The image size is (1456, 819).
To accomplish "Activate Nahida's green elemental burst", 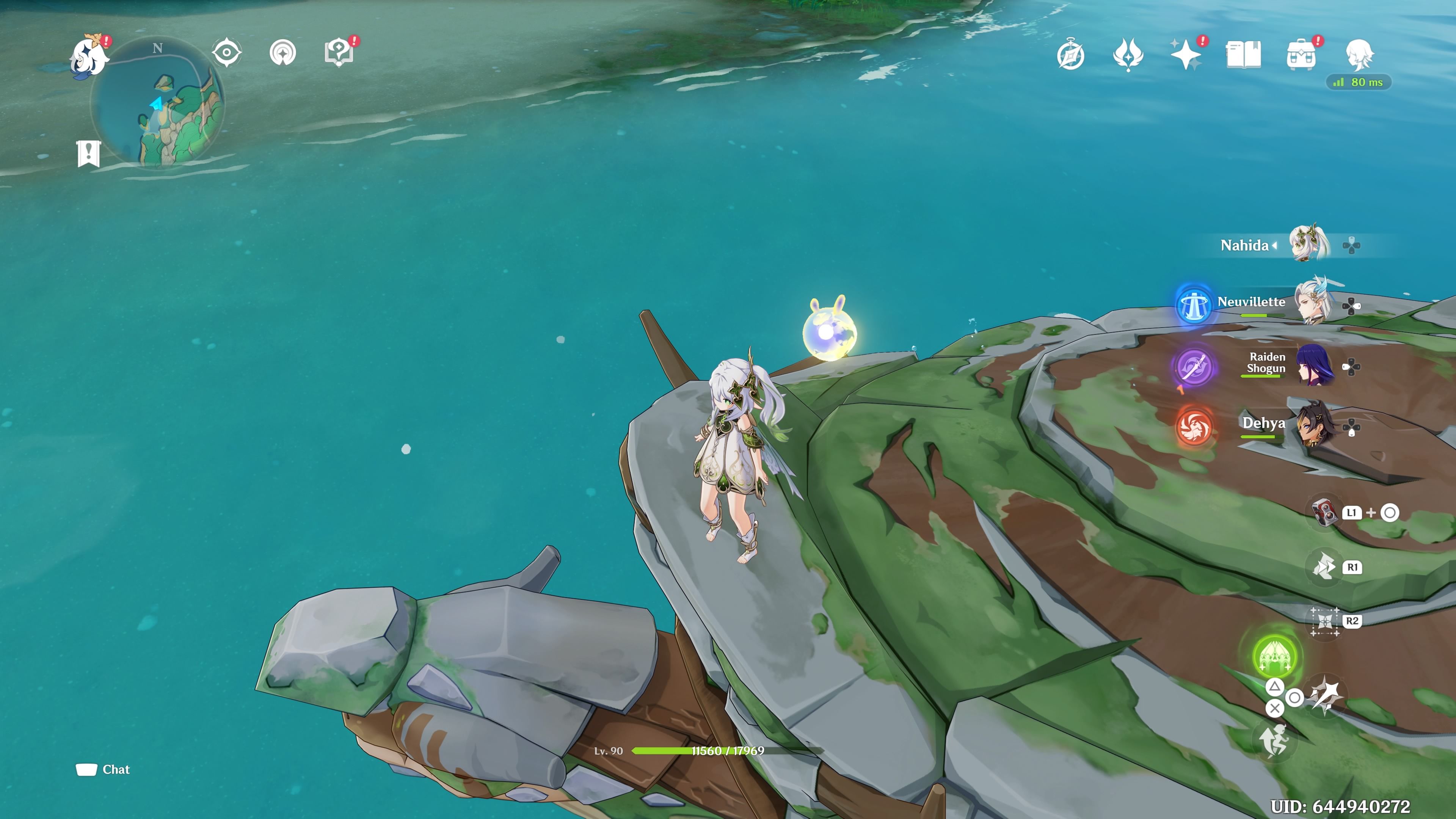I will pos(1274,656).
